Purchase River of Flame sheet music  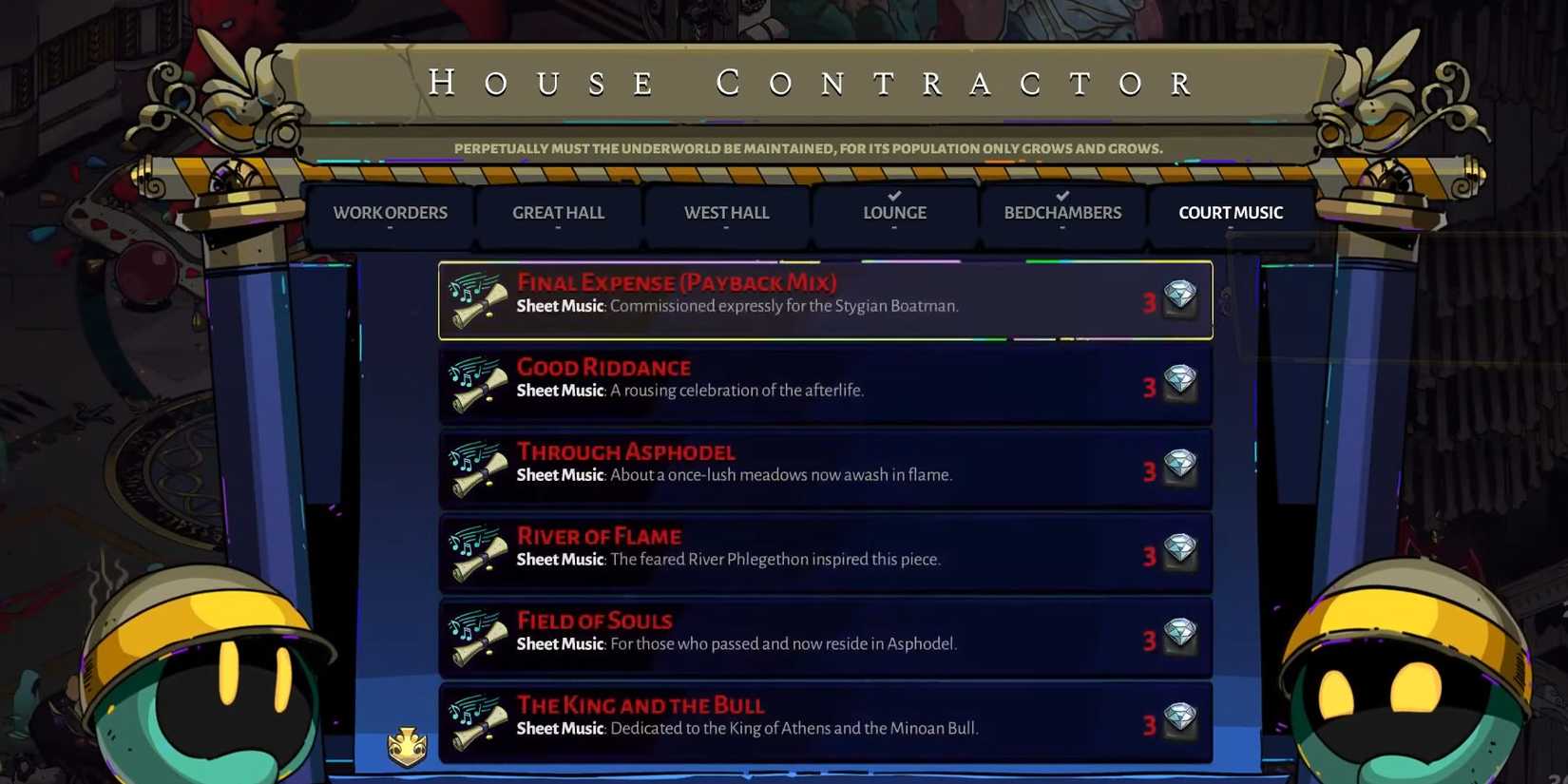[825, 551]
